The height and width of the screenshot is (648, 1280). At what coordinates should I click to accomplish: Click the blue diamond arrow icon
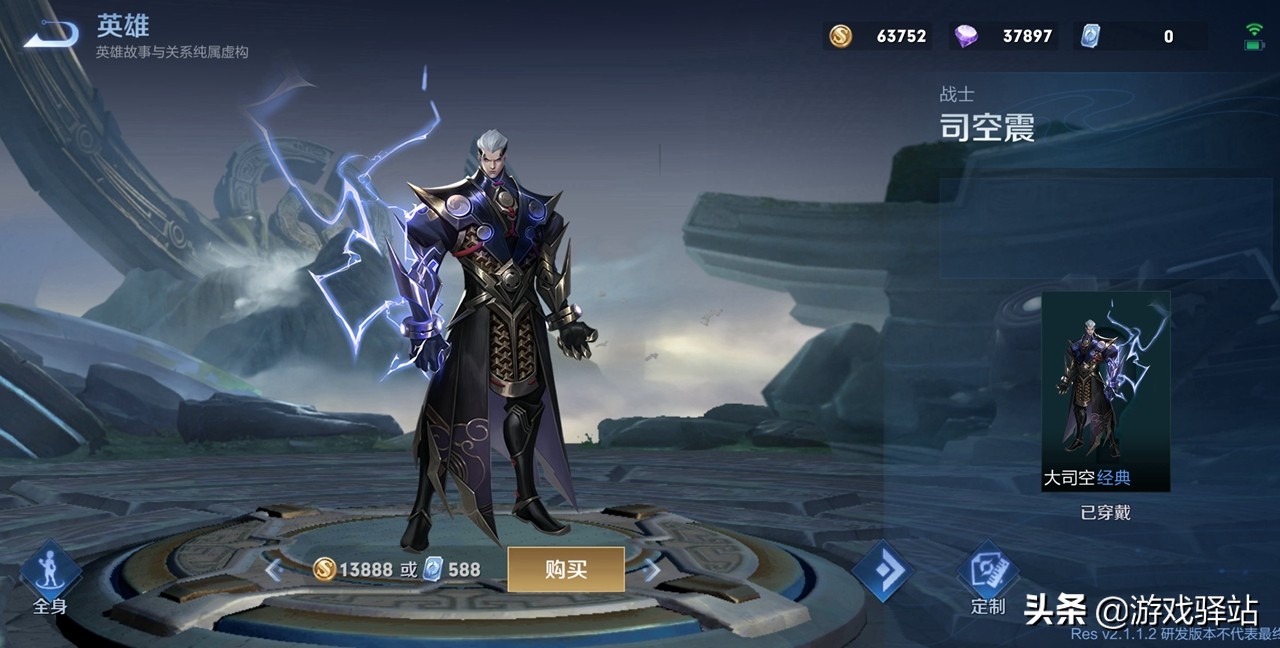click(883, 571)
